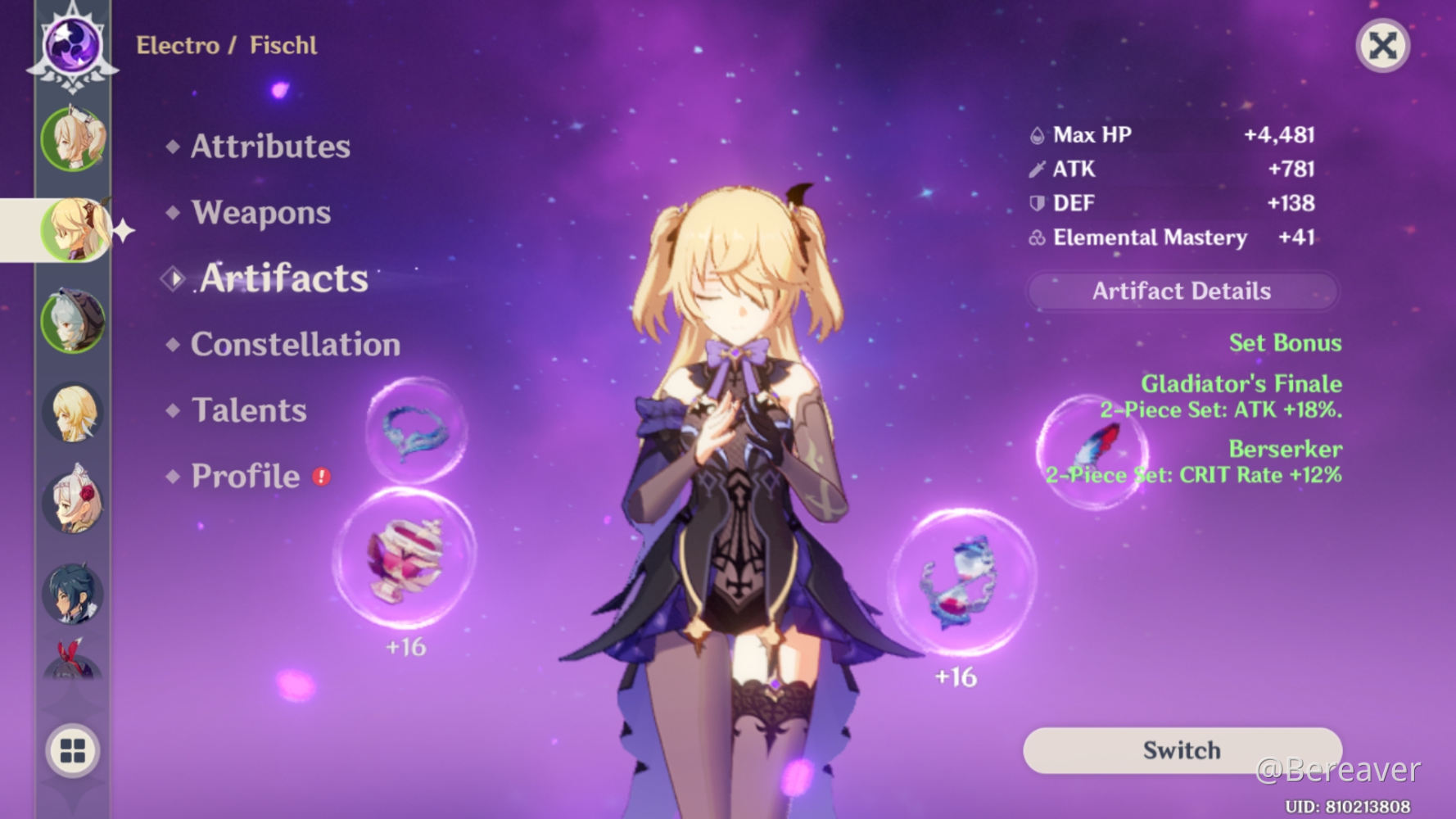Open Profile with the red notification badge
This screenshot has height=819, width=1456.
[x=244, y=476]
